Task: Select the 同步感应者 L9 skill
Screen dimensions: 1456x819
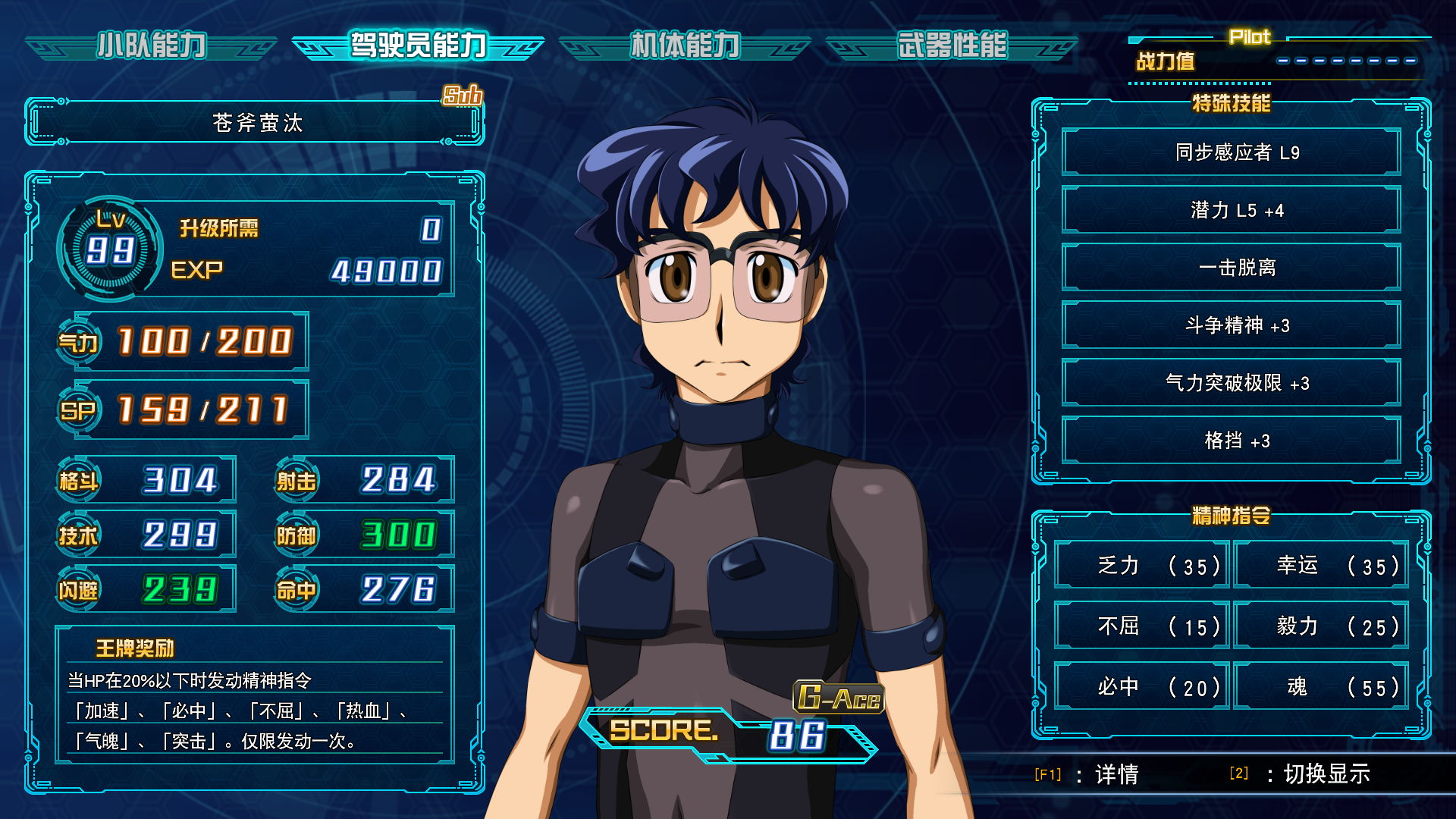Action: click(x=1231, y=152)
